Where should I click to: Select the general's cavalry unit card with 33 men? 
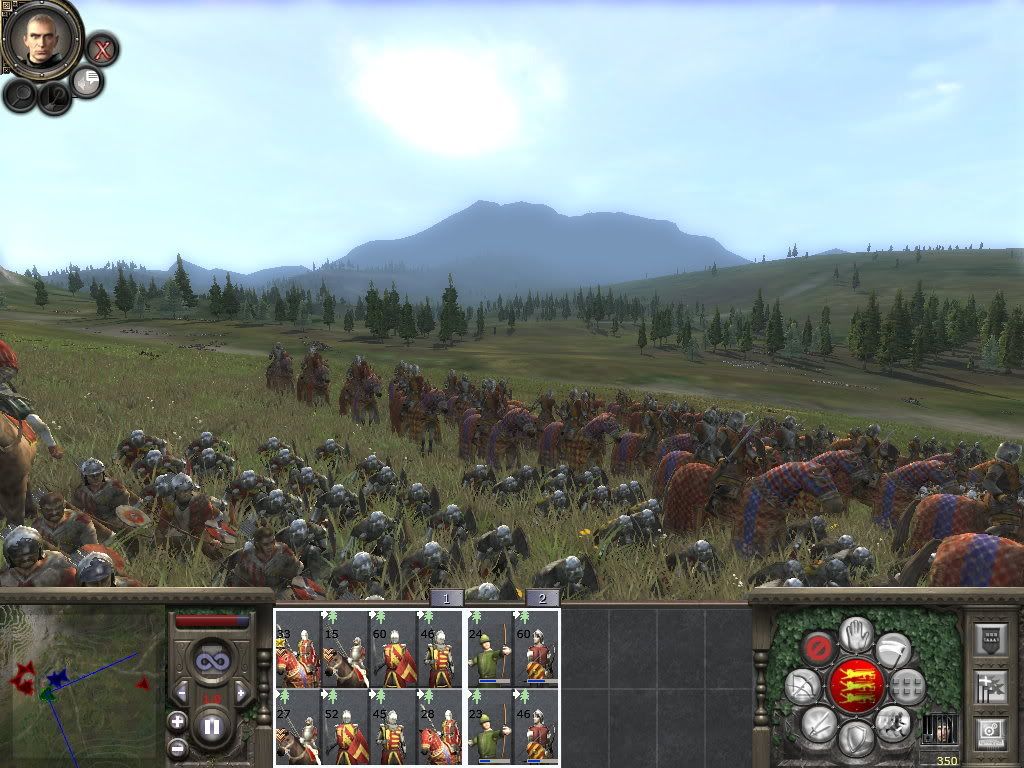pyautogui.click(x=298, y=649)
